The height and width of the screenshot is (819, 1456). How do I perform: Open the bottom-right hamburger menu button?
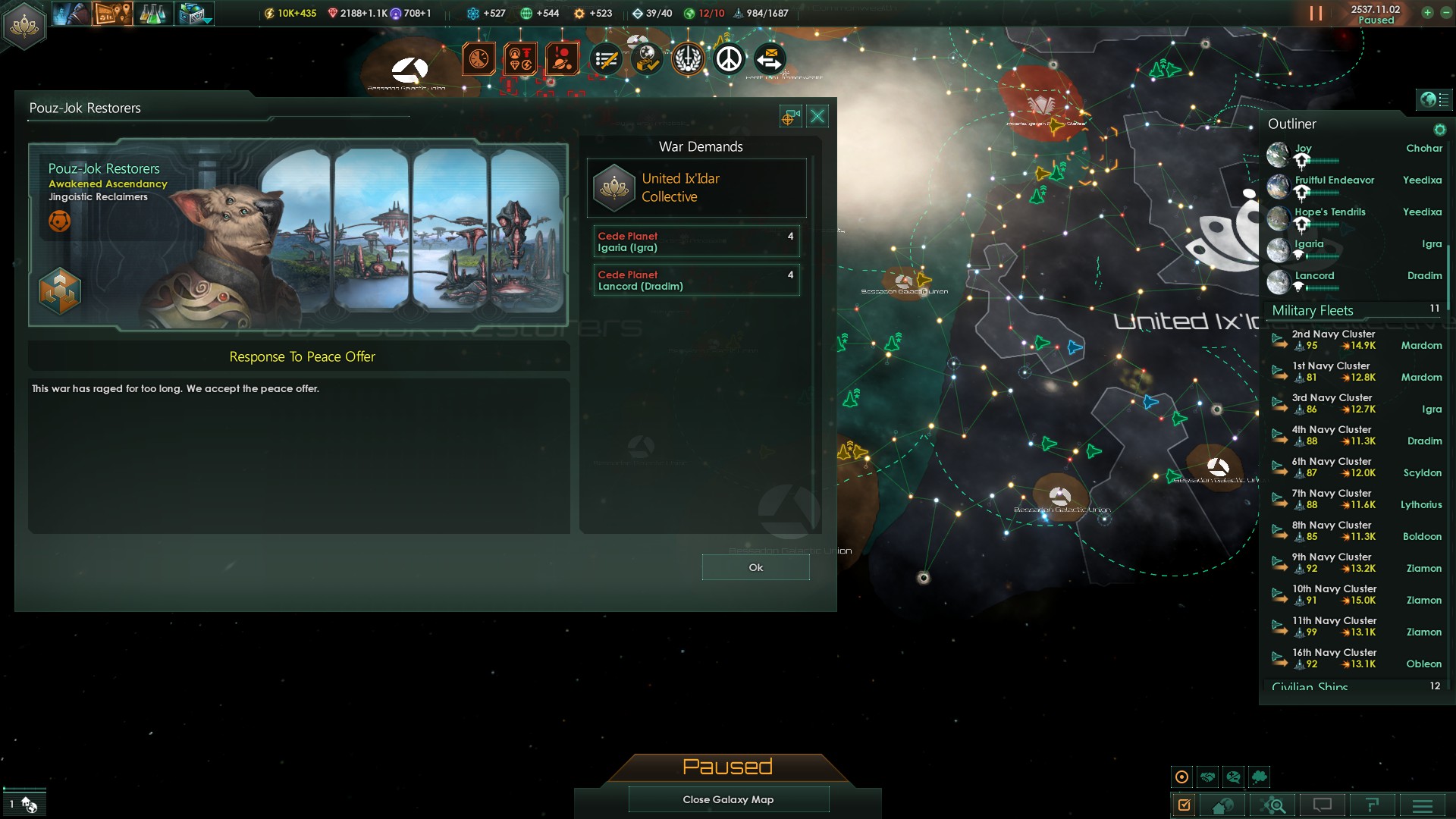[x=1422, y=805]
